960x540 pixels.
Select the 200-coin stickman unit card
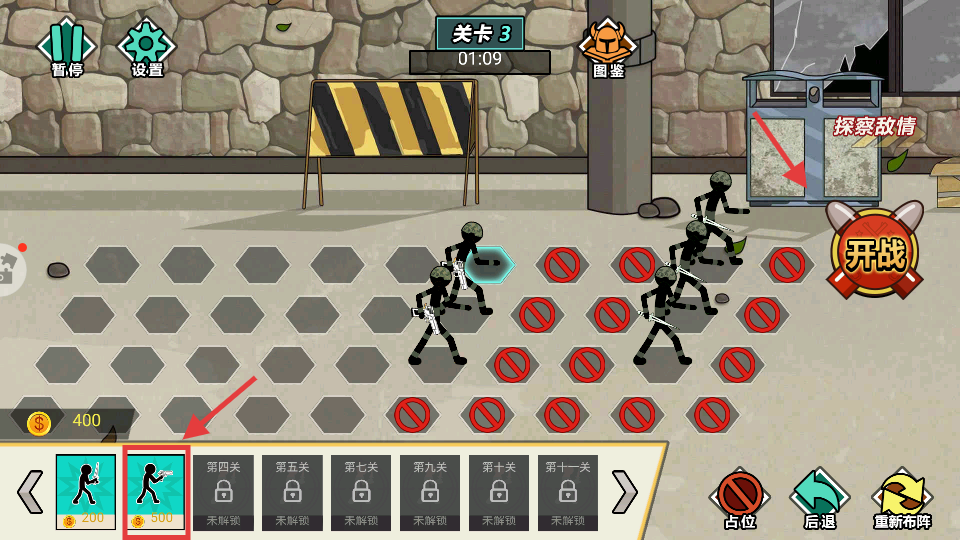point(86,491)
